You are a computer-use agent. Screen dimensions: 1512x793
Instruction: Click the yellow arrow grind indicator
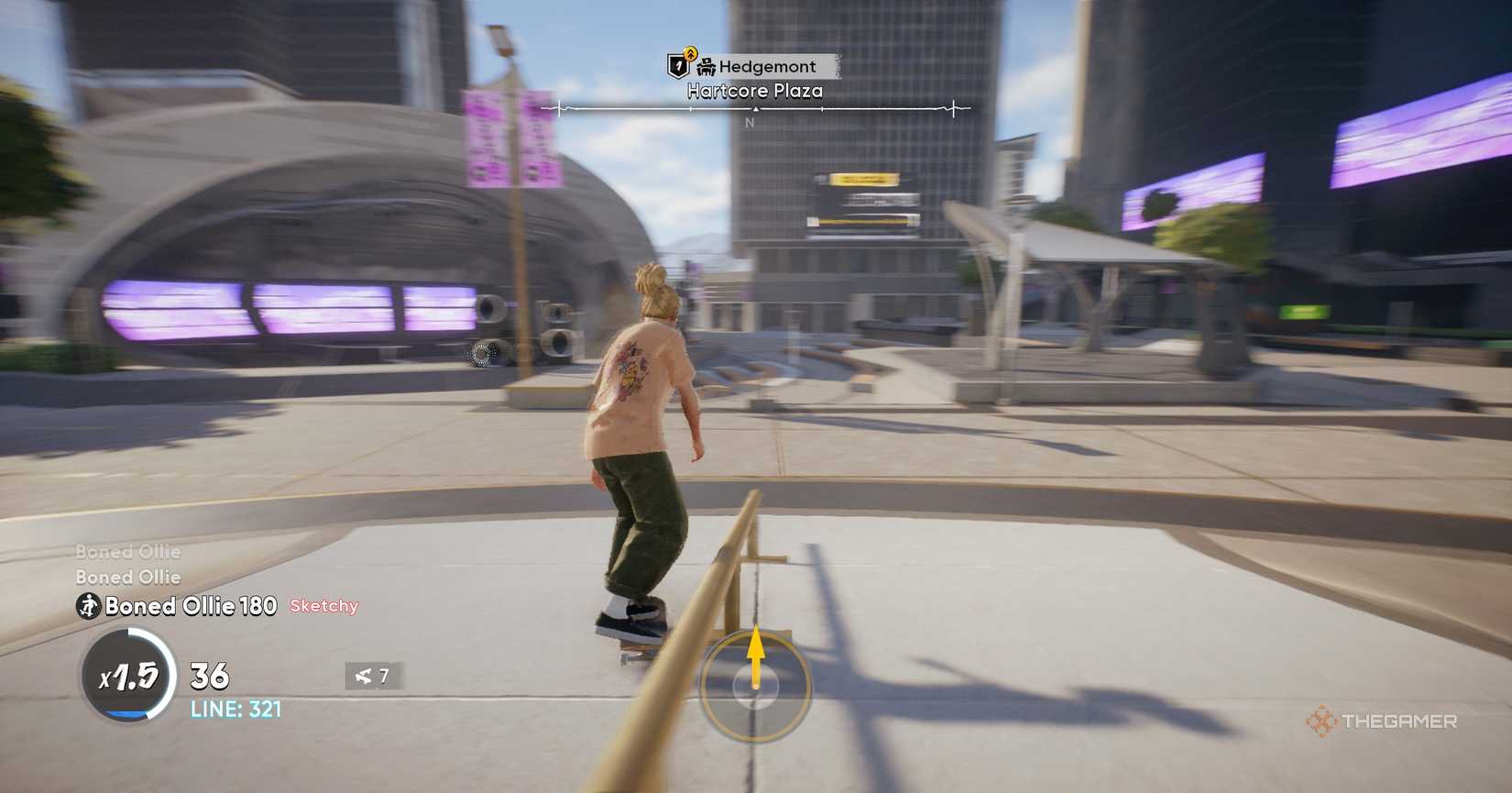tap(756, 651)
